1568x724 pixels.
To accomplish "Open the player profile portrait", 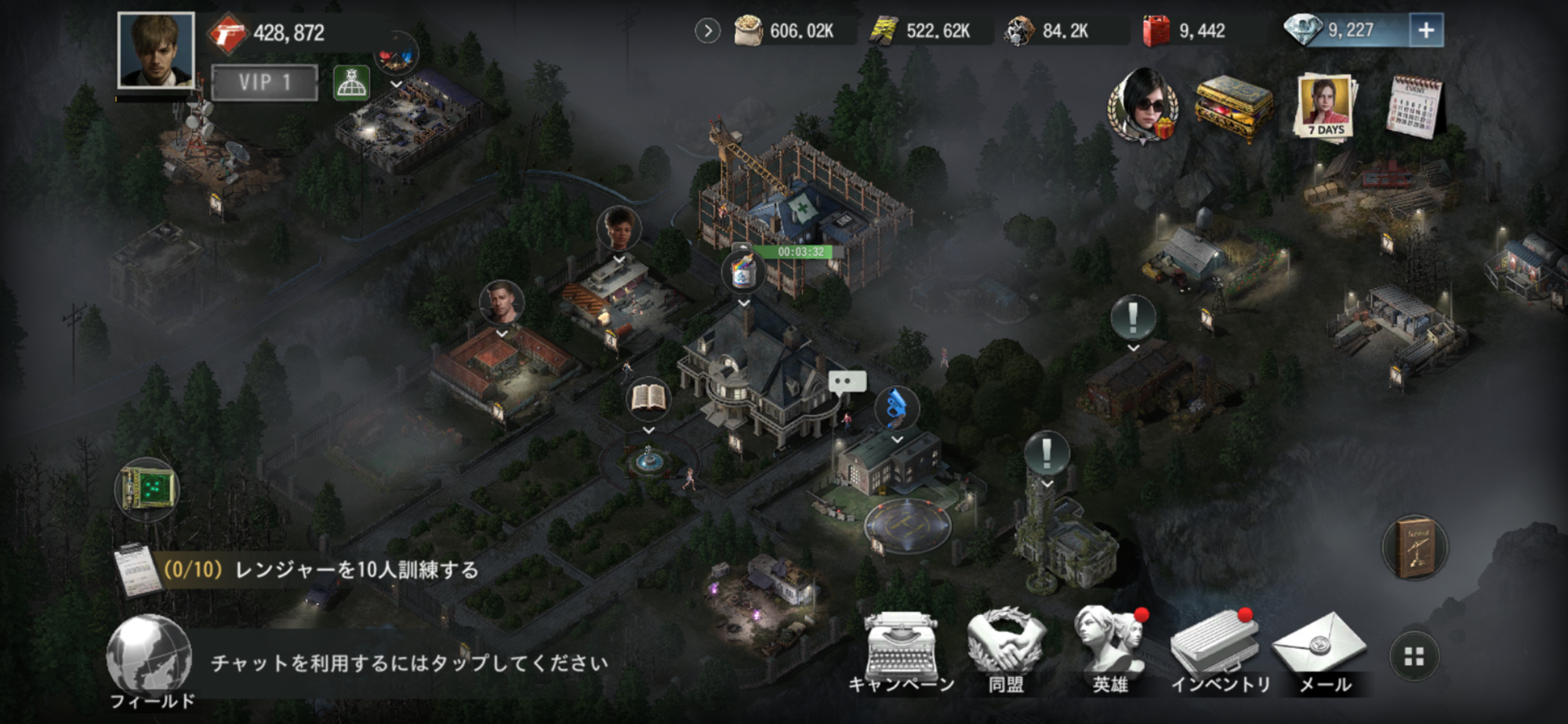I will point(155,49).
